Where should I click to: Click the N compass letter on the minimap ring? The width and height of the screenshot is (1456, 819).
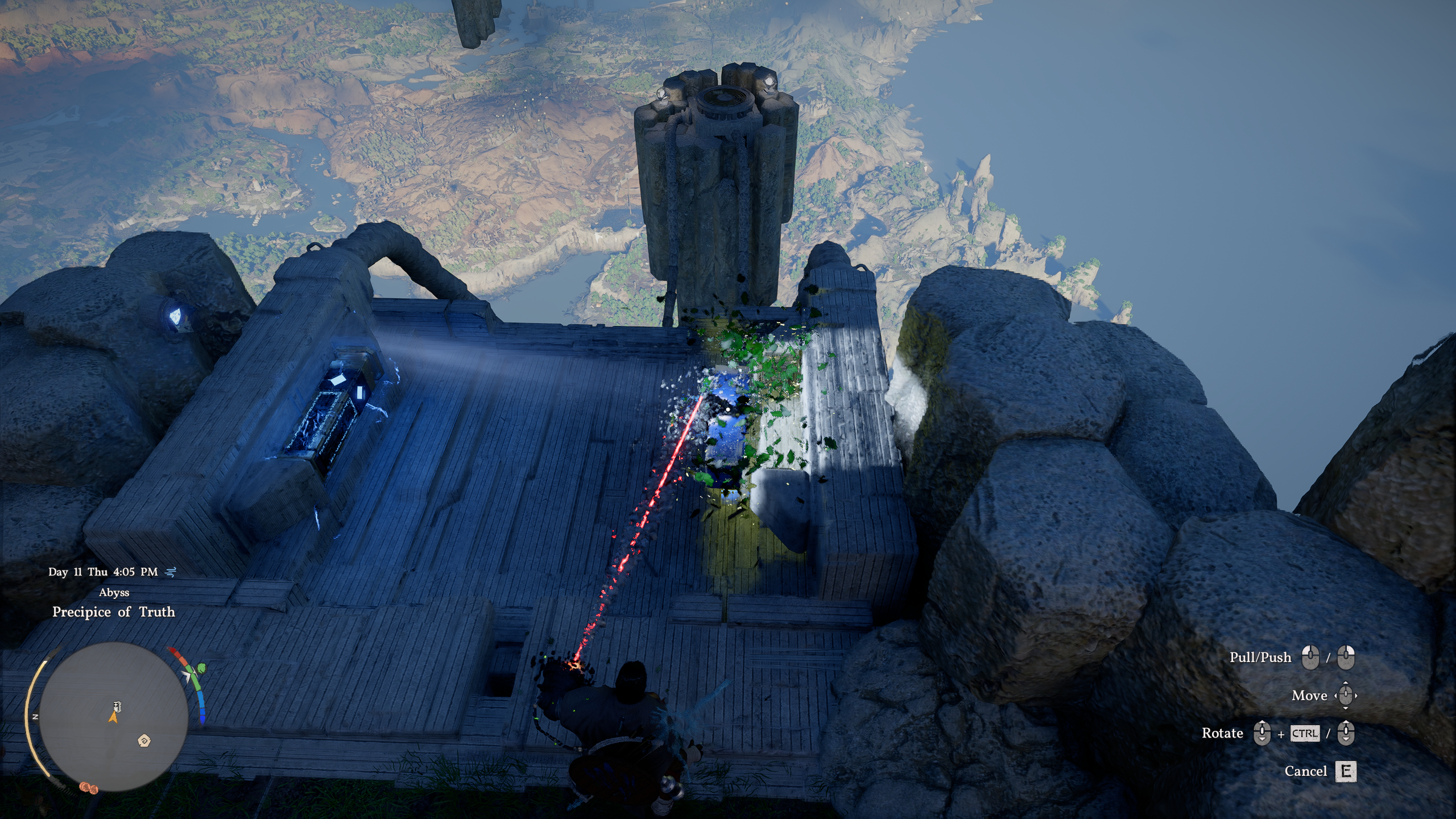tap(36, 716)
